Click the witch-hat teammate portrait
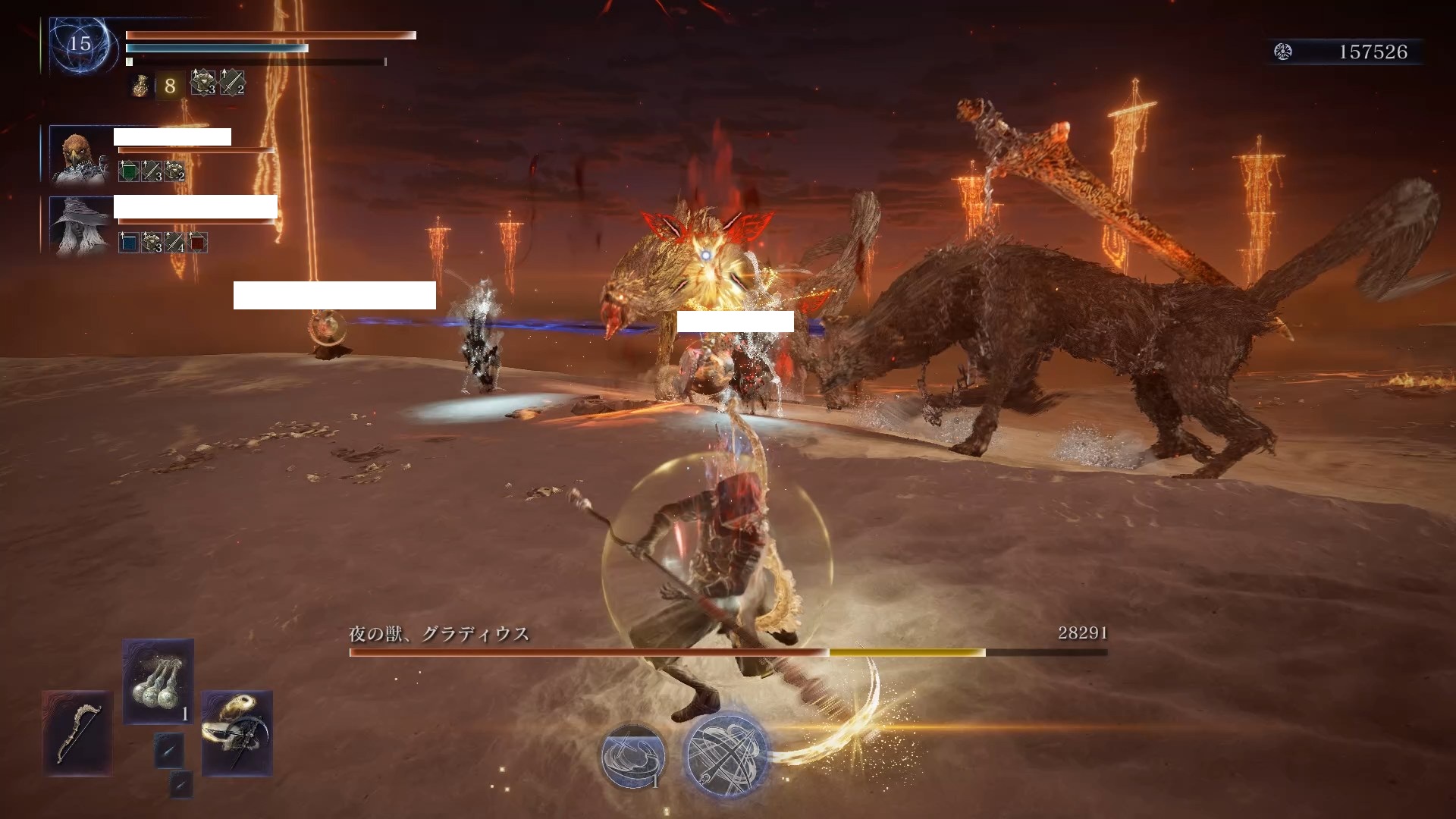 [80, 225]
